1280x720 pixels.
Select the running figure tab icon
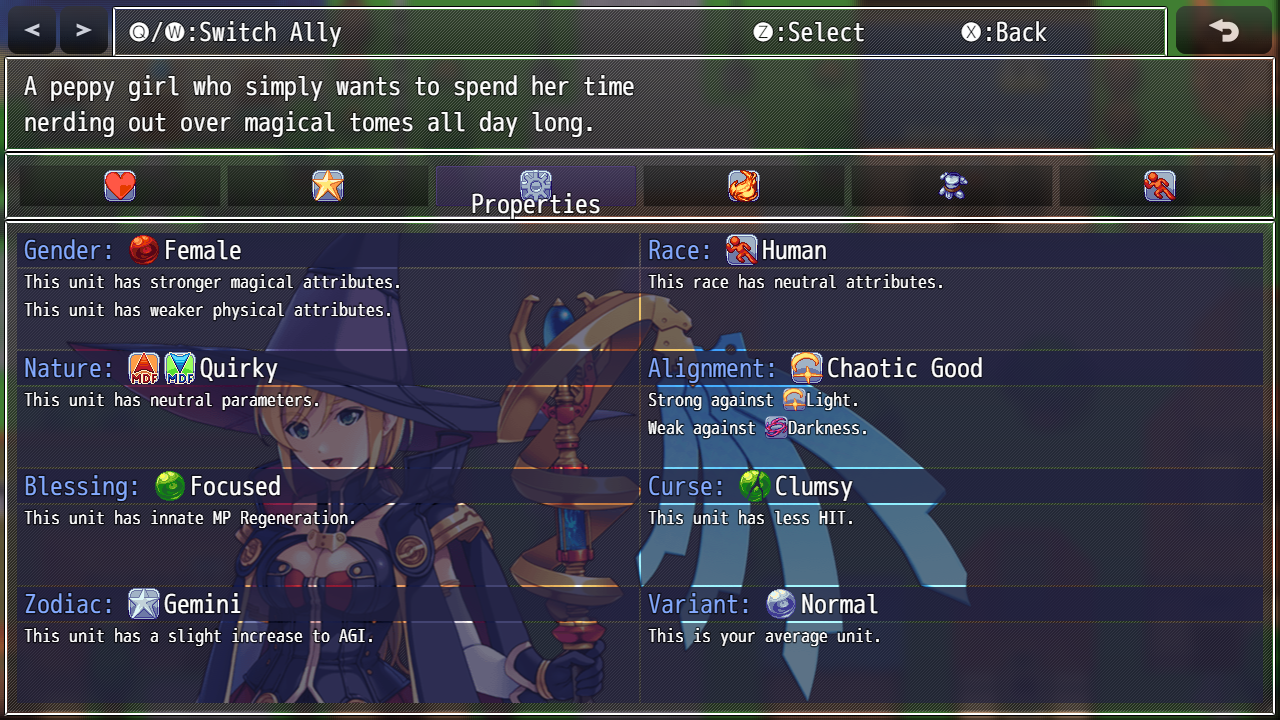[1160, 185]
